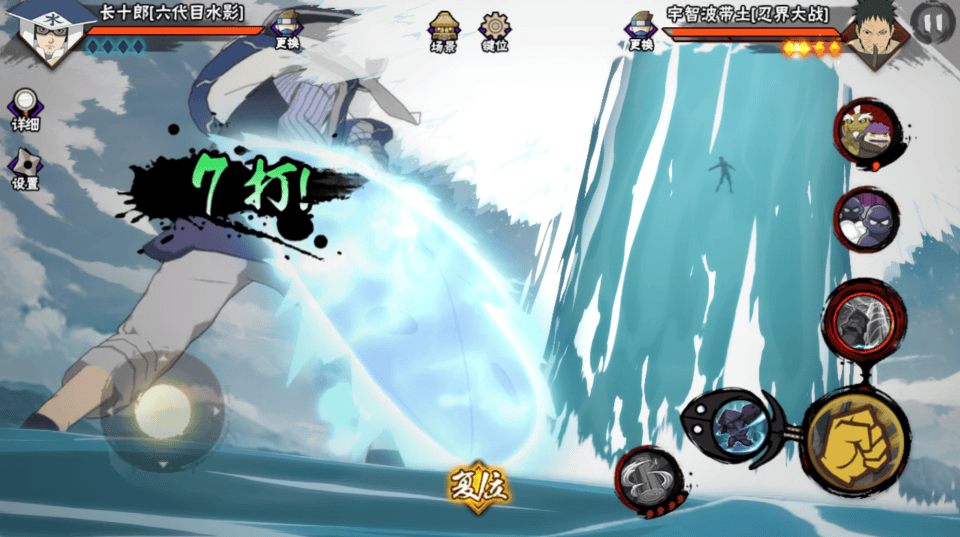
Task: Tap the 复位 reset button
Action: coord(478,489)
